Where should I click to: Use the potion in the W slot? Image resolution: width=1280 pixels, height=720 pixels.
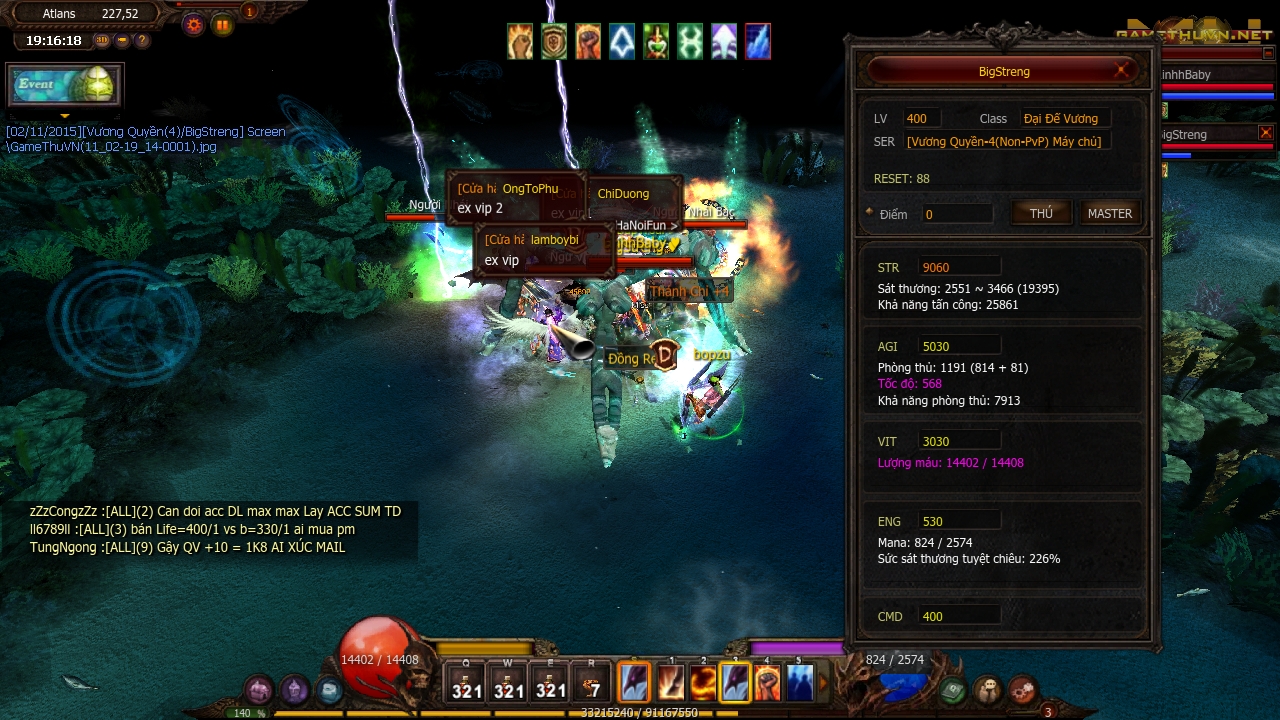[508, 683]
